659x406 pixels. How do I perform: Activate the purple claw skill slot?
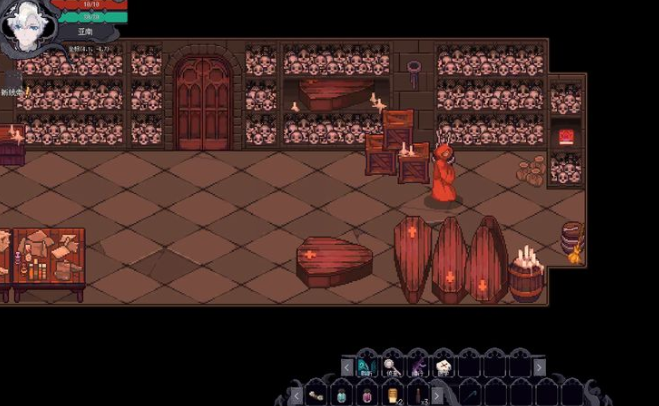click(417, 367)
